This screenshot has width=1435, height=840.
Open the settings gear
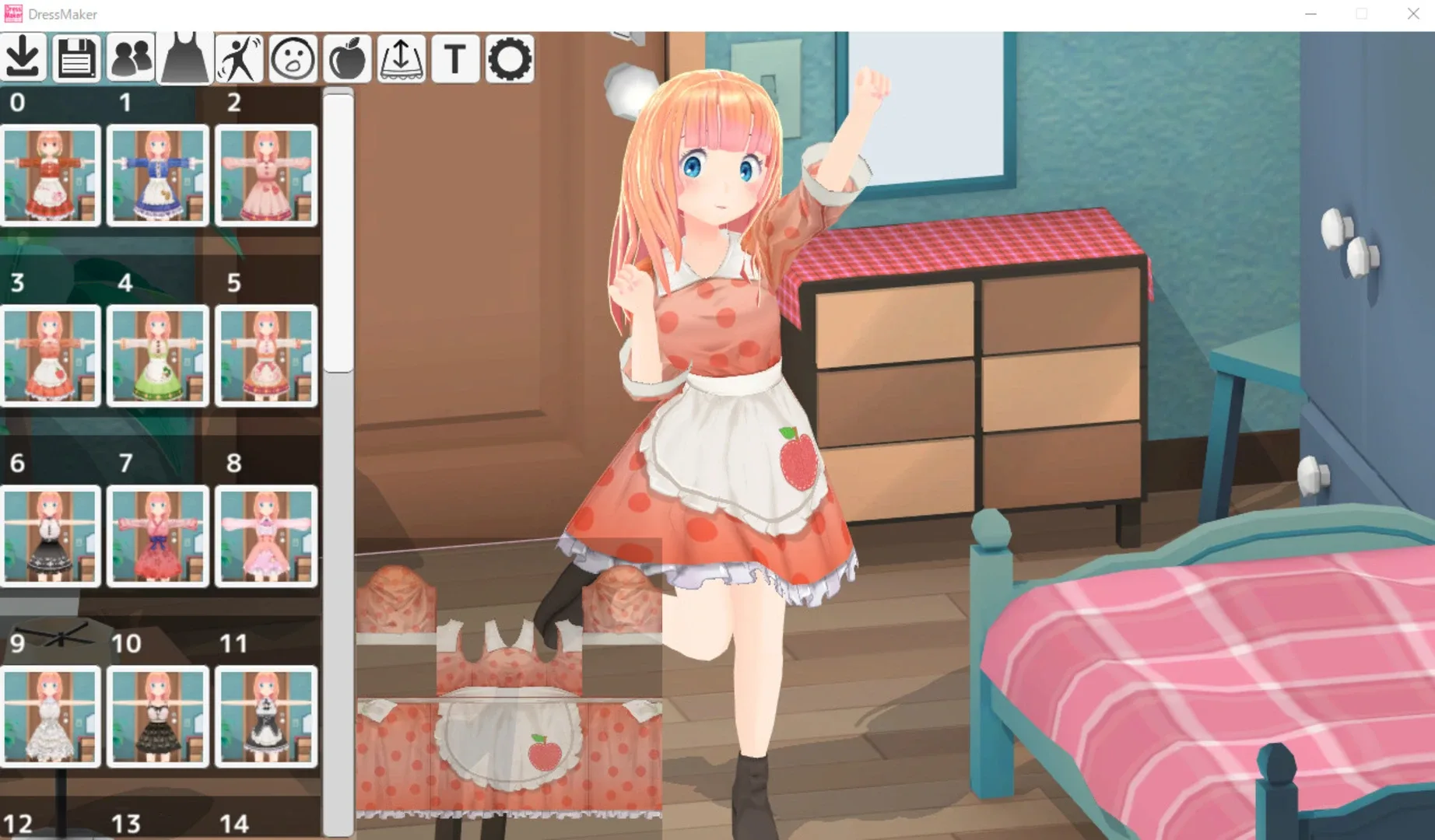(x=510, y=57)
